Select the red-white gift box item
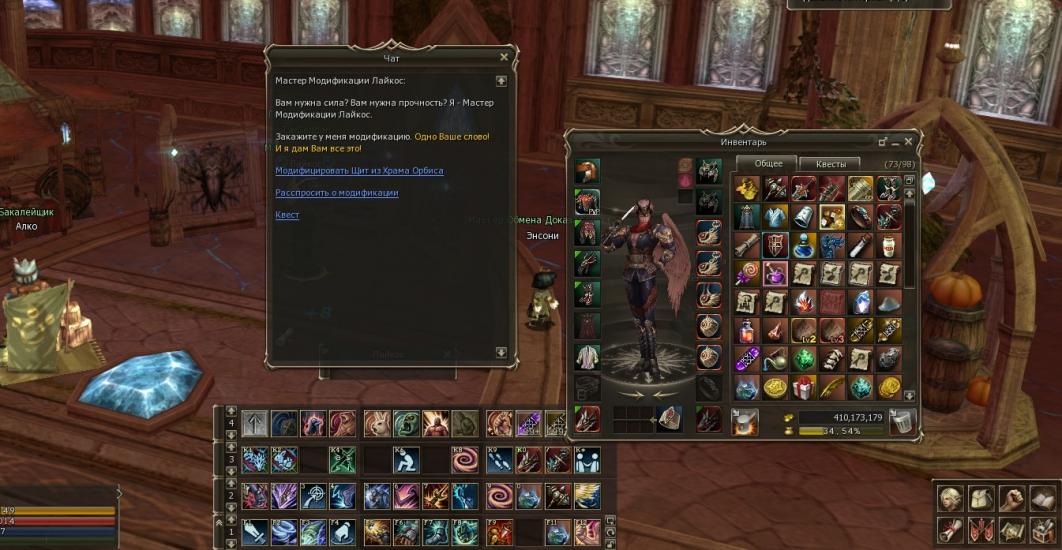 coord(804,388)
